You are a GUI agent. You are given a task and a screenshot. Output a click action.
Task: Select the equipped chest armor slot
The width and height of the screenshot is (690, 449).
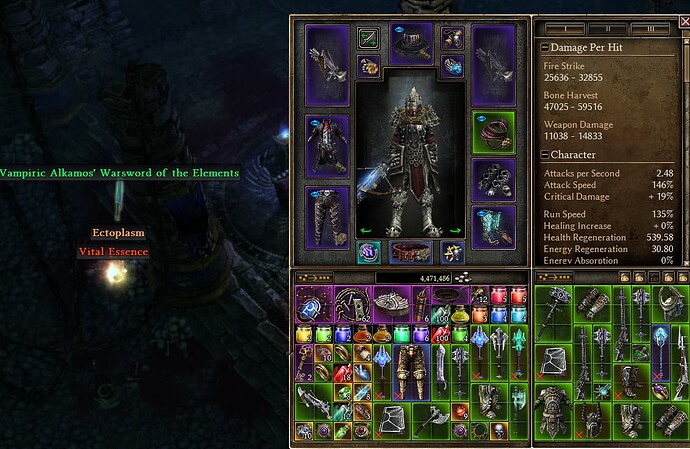tap(327, 146)
